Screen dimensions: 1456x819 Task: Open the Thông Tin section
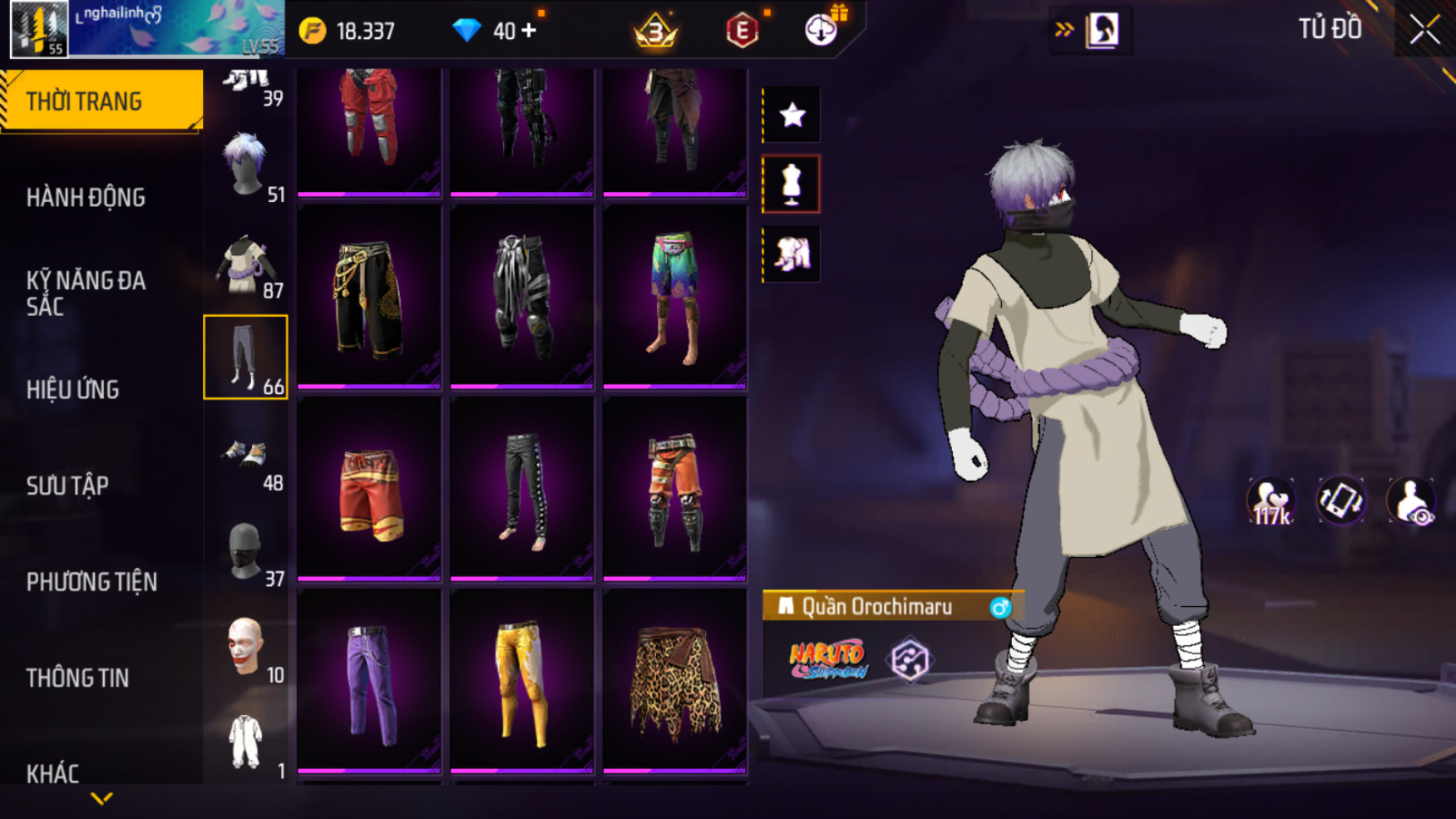(77, 678)
